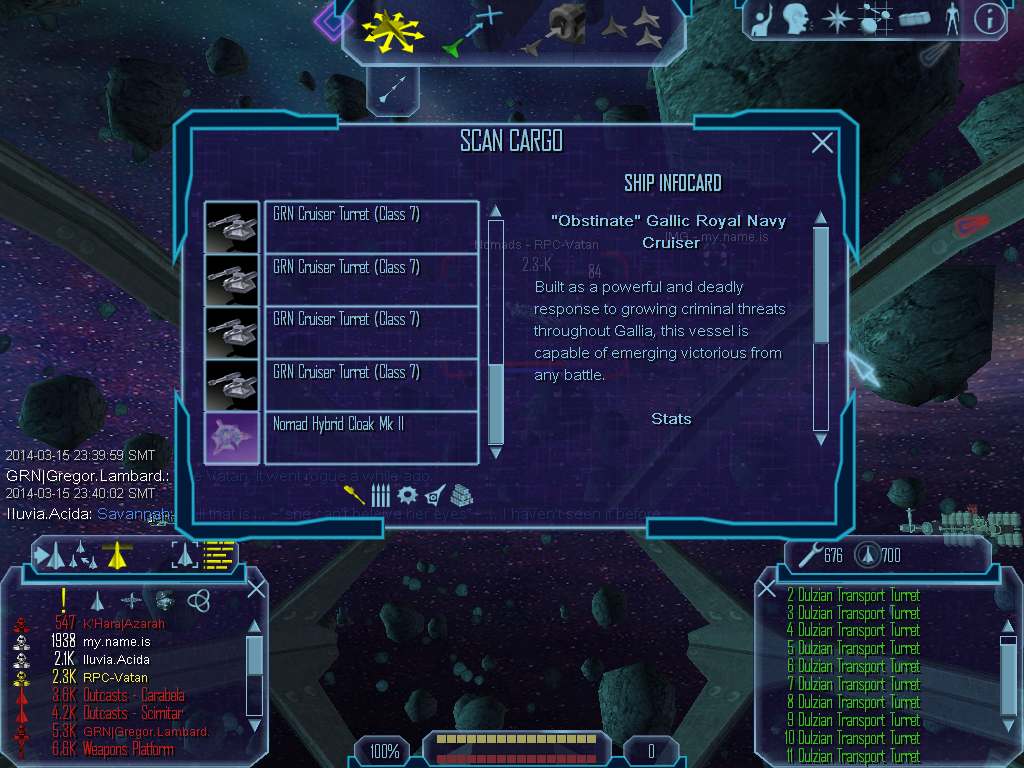1024x768 pixels.
Task: Open the standing figure character icon
Action: coord(952,18)
